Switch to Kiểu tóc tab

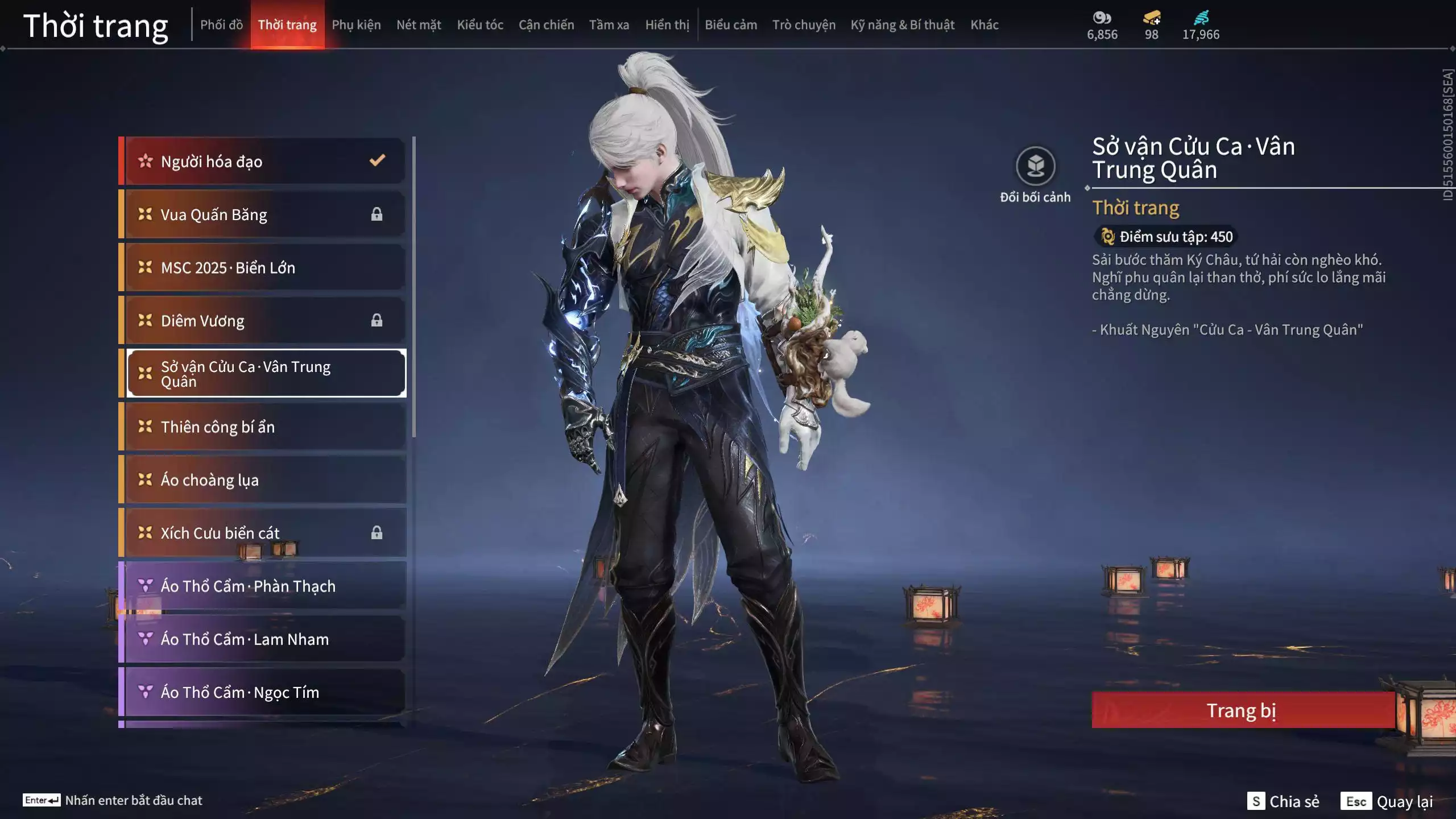pyautogui.click(x=480, y=25)
